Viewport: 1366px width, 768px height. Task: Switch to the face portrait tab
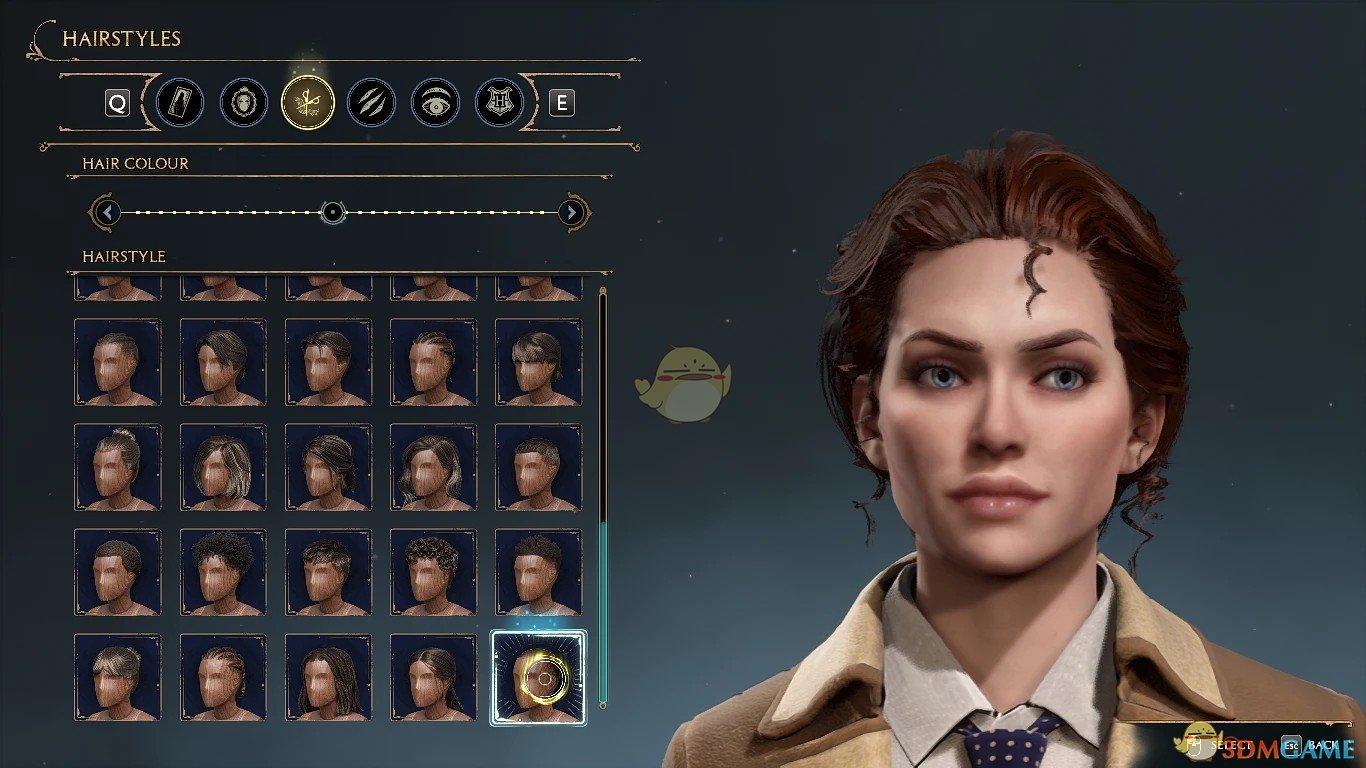pos(244,103)
